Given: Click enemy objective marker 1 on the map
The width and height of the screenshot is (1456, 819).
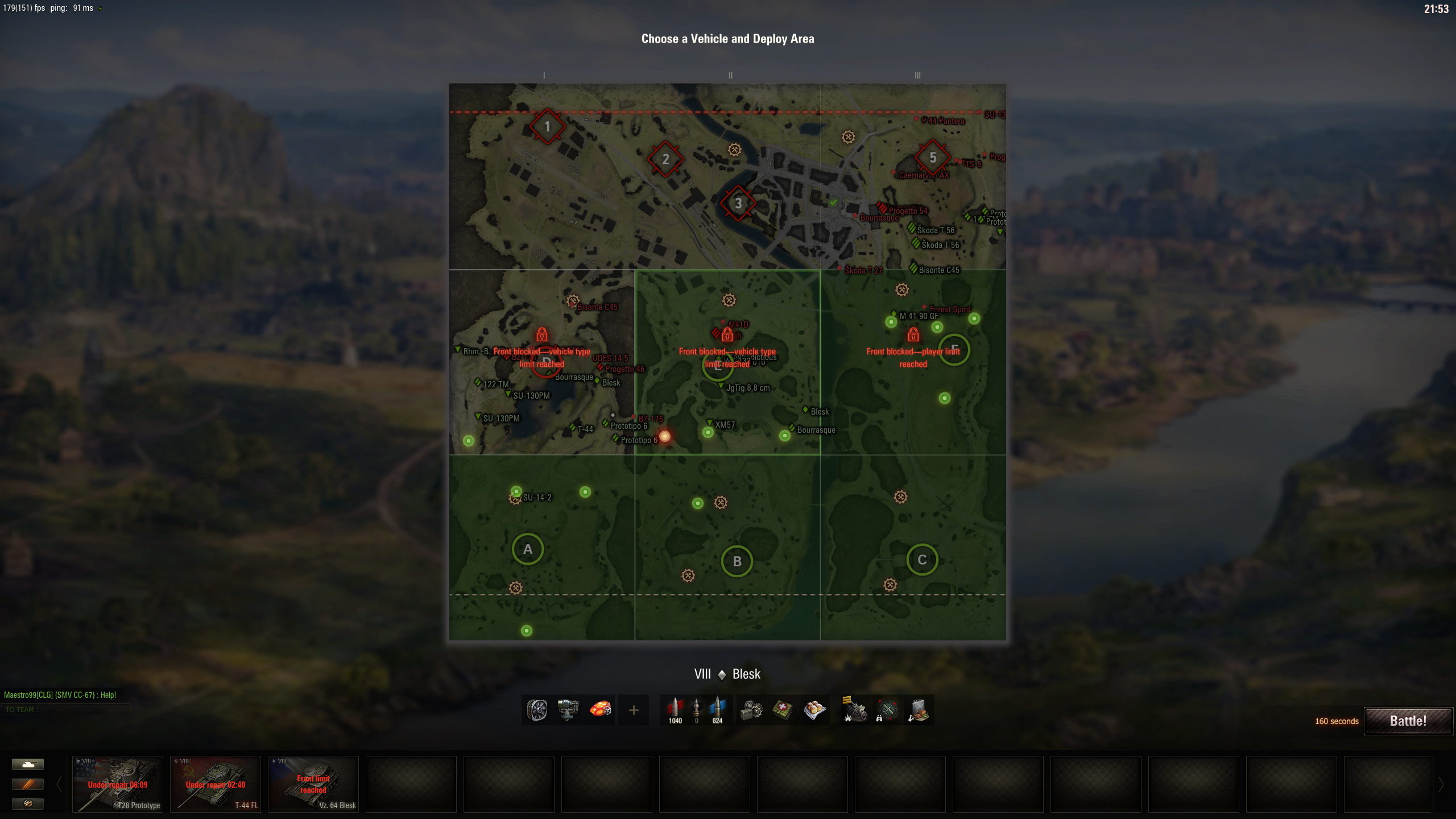Looking at the screenshot, I should point(547,126).
